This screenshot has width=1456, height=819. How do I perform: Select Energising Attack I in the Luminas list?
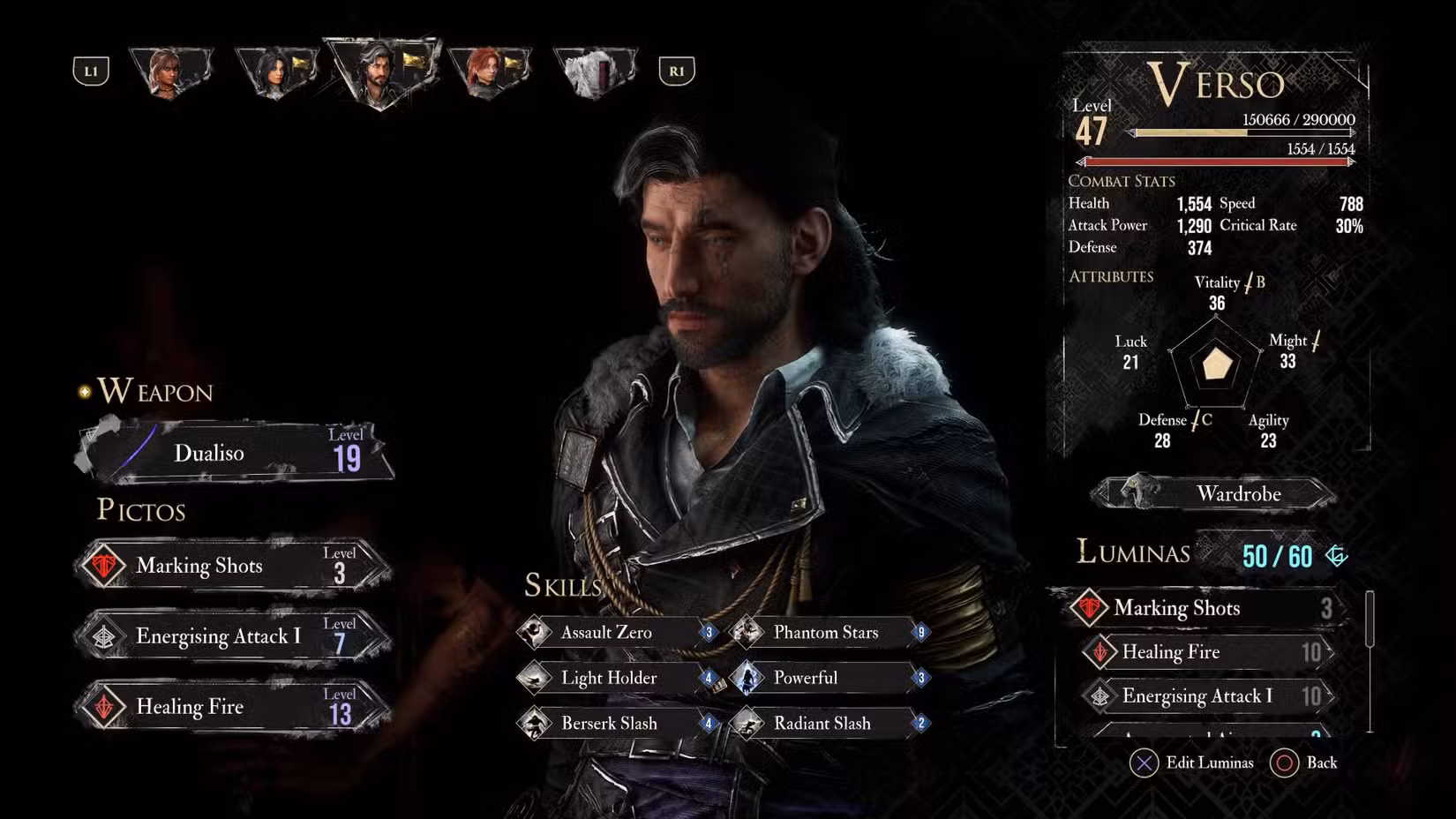coord(1208,696)
